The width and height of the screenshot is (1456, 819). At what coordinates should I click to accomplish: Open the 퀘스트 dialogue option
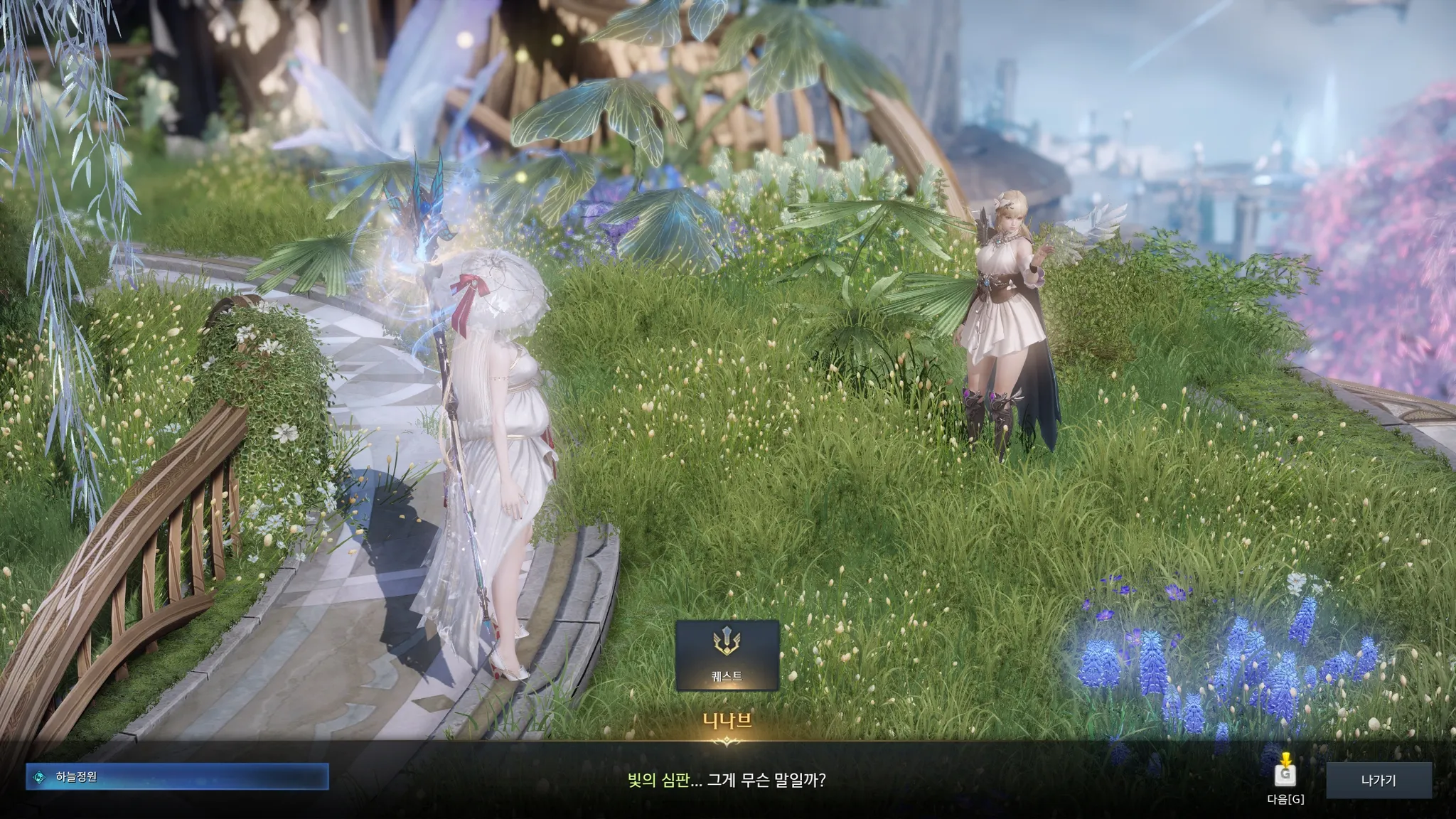727,655
